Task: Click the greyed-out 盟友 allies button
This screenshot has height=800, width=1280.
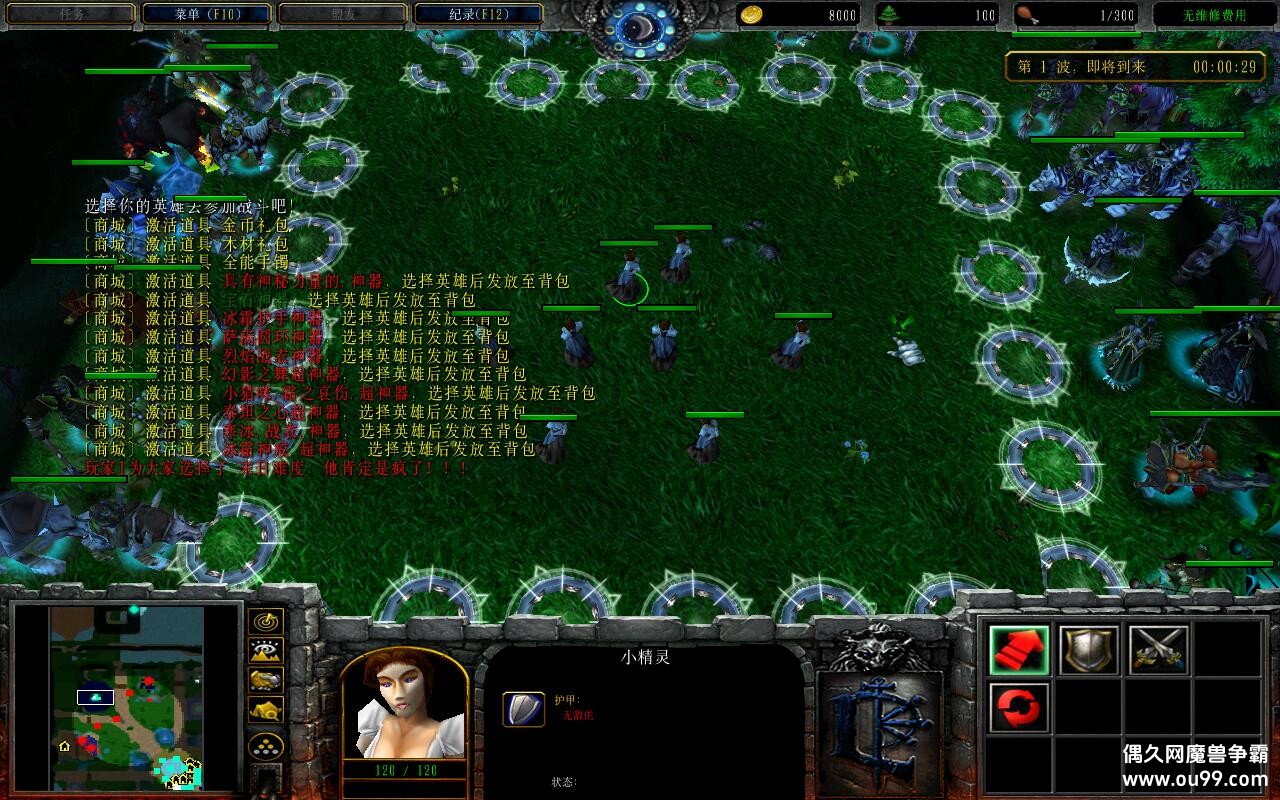Action: [342, 14]
